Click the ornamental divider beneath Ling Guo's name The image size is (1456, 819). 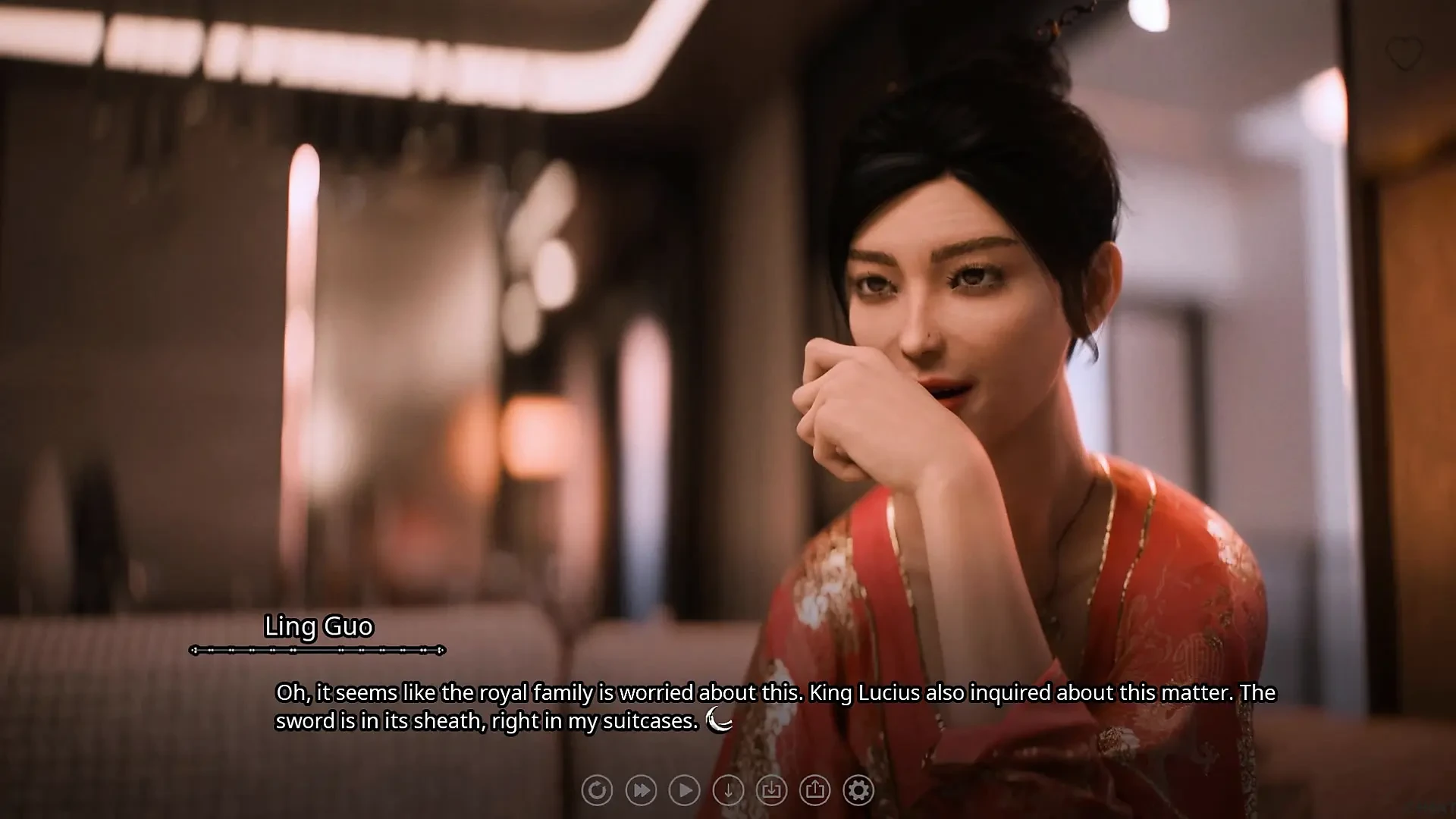[x=317, y=650]
